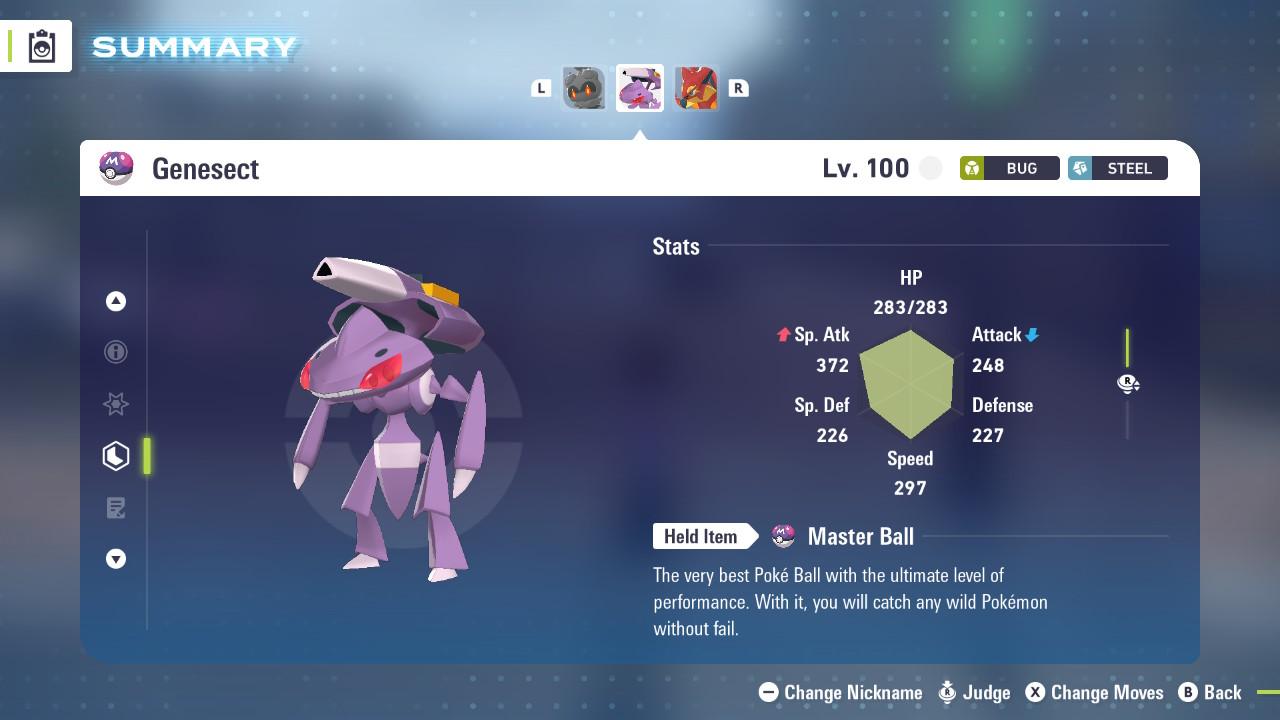
Task: Select the STEEL type badge
Action: point(1117,168)
